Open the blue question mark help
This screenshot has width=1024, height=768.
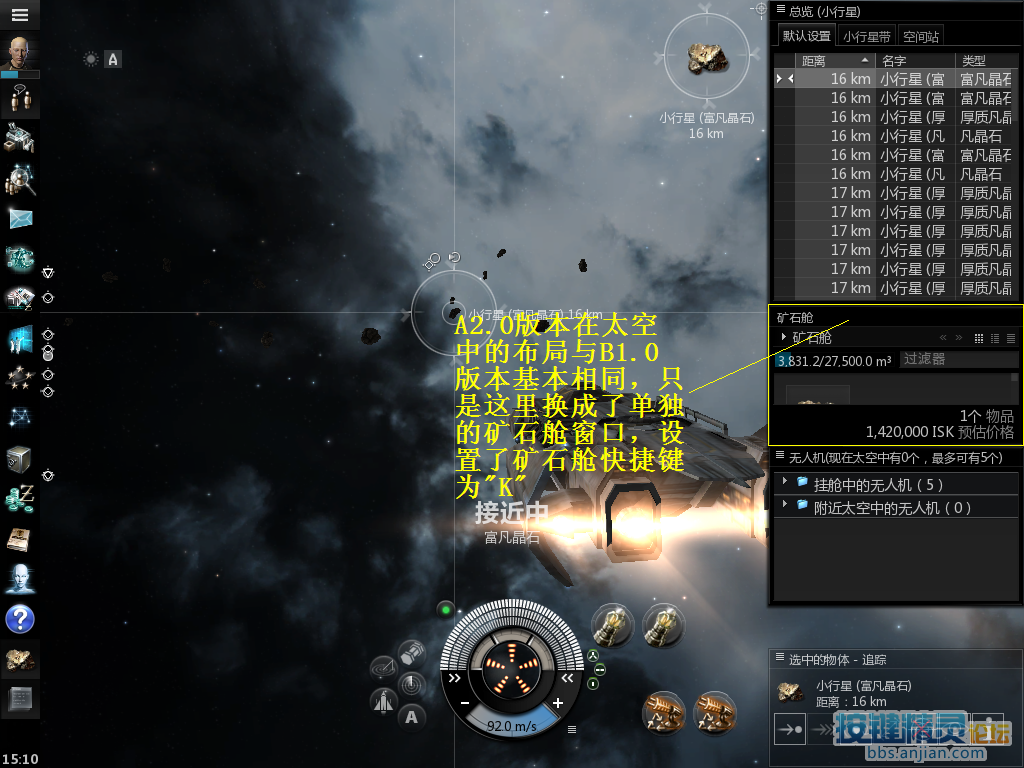point(20,619)
